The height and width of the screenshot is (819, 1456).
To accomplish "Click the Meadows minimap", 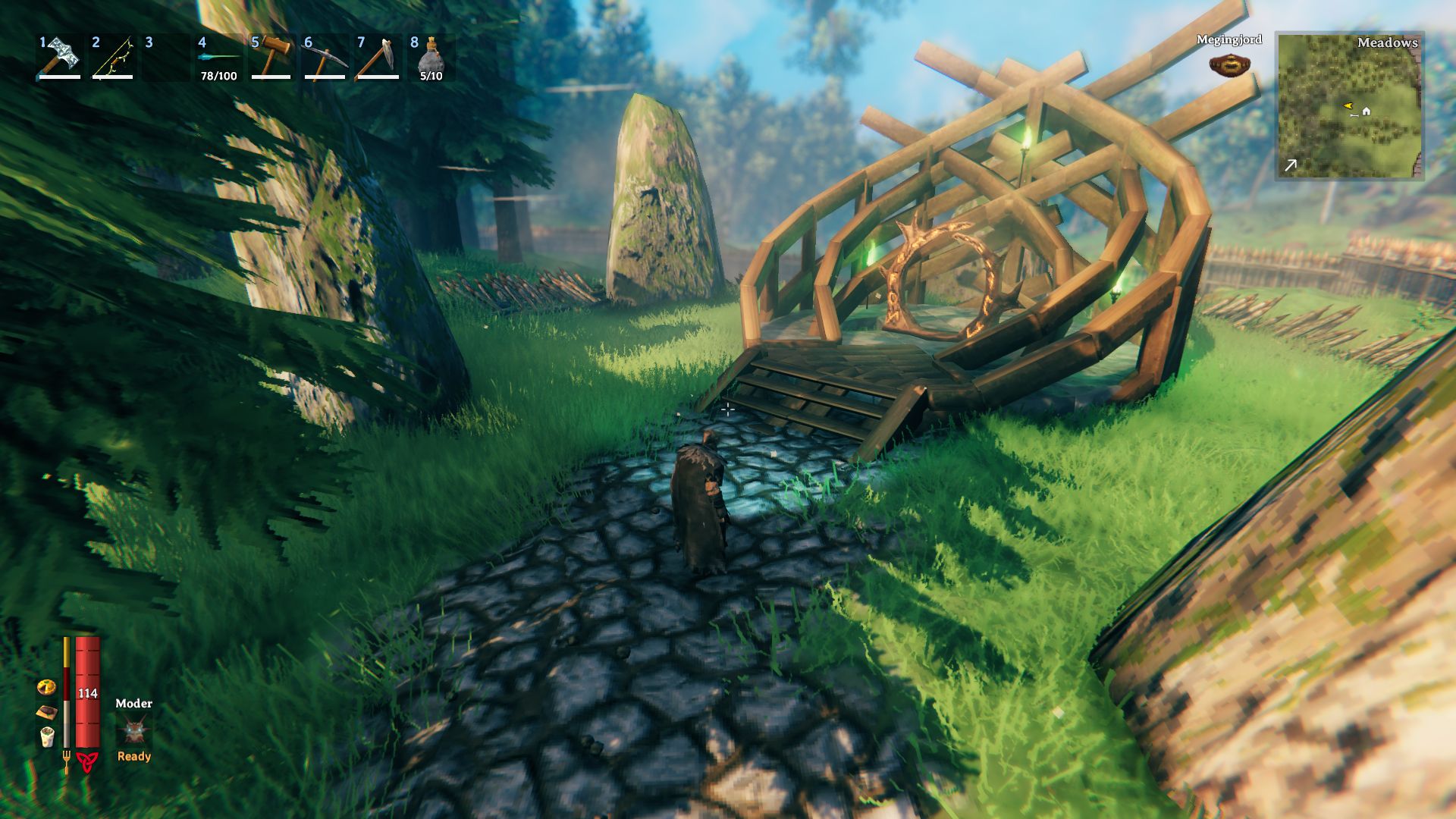I will coord(1349,105).
